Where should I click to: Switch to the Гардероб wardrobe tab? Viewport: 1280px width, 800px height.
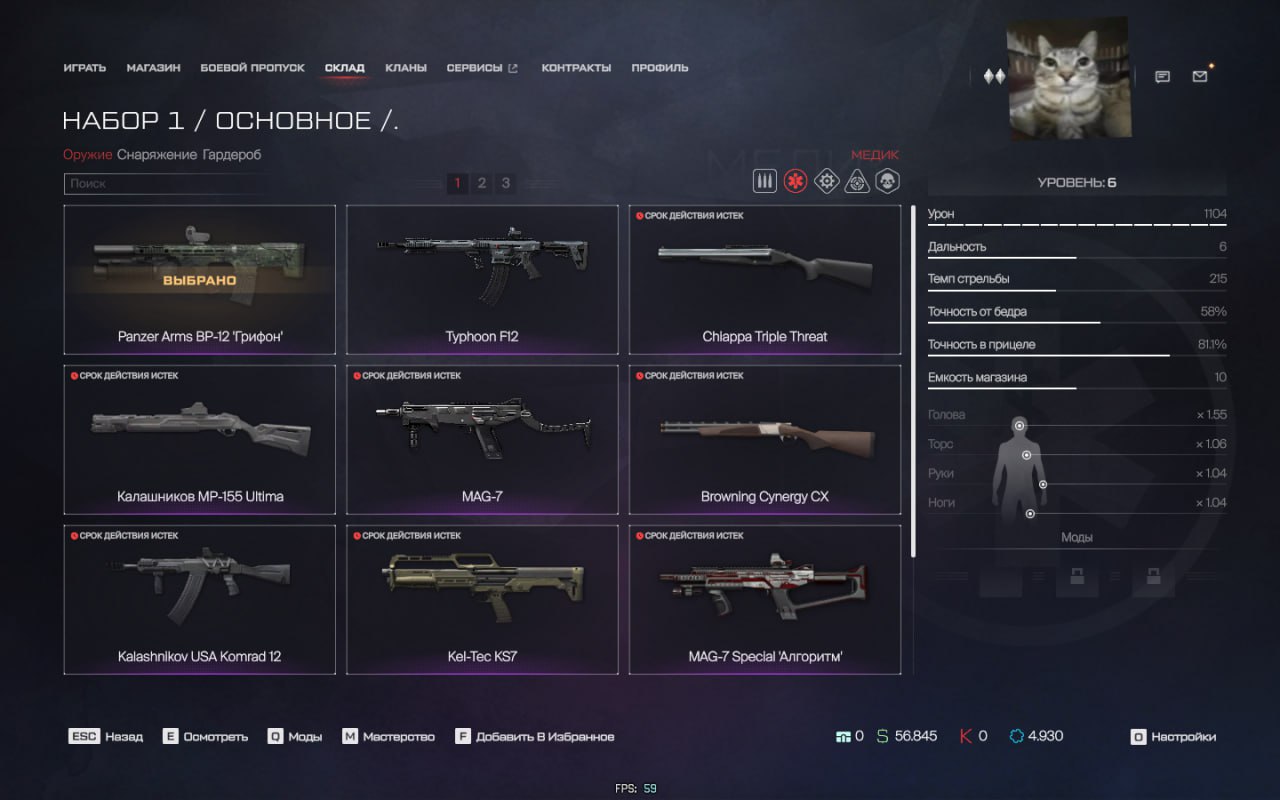[231, 155]
